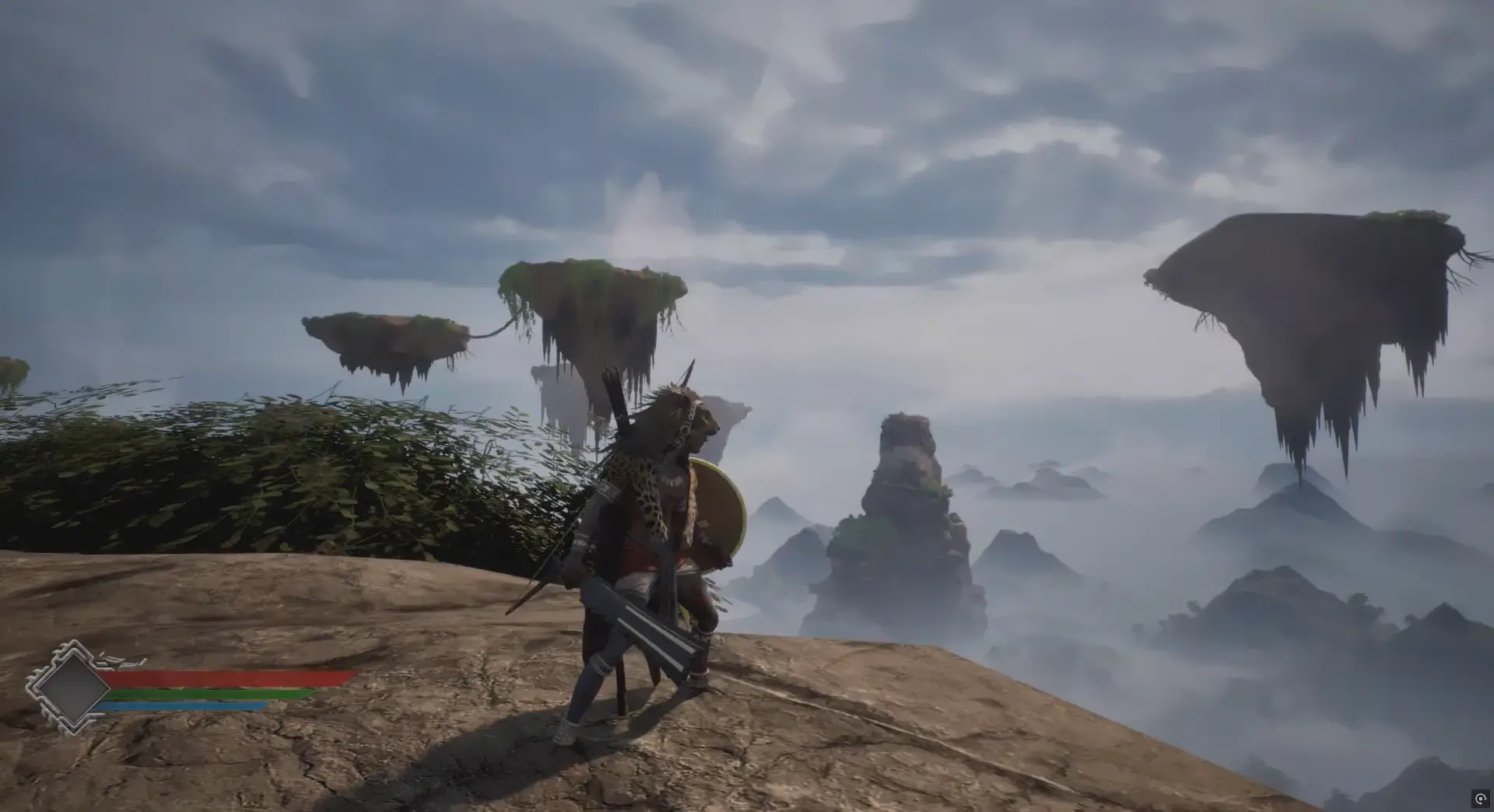Click the circular arrow icon in the corner
This screenshot has width=1494, height=812.
click(1480, 800)
